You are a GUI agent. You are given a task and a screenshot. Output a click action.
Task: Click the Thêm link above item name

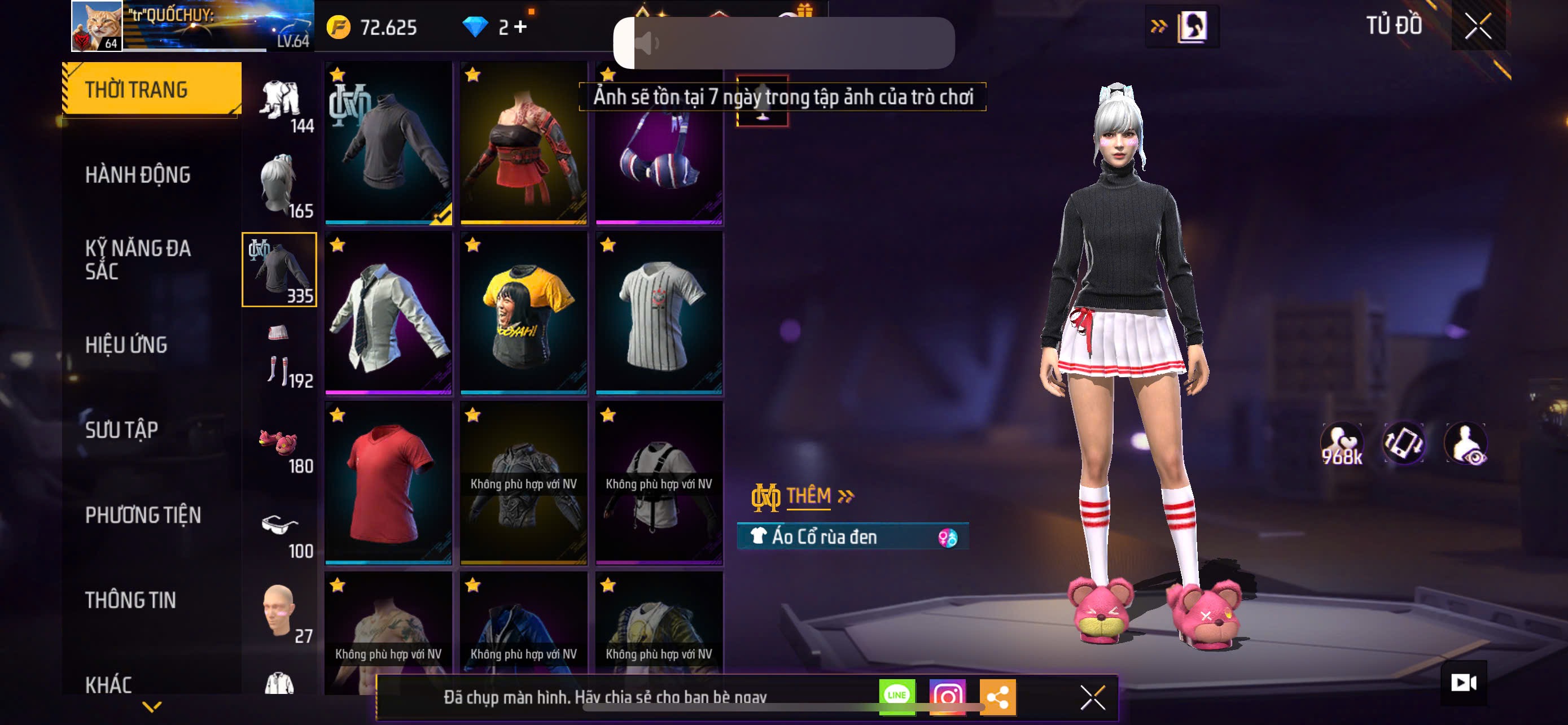click(808, 496)
